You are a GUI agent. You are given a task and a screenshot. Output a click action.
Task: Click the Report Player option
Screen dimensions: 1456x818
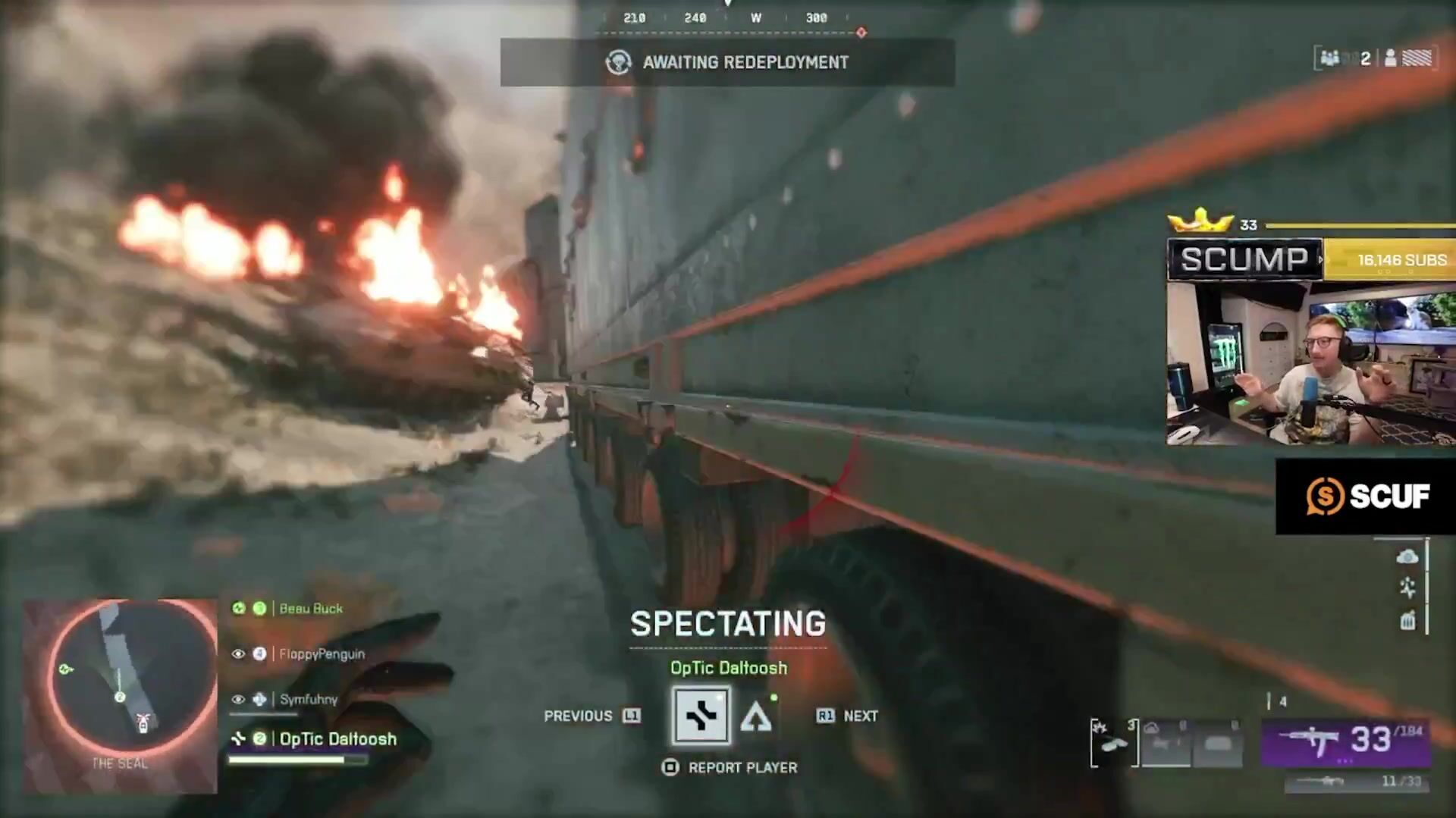click(x=729, y=767)
